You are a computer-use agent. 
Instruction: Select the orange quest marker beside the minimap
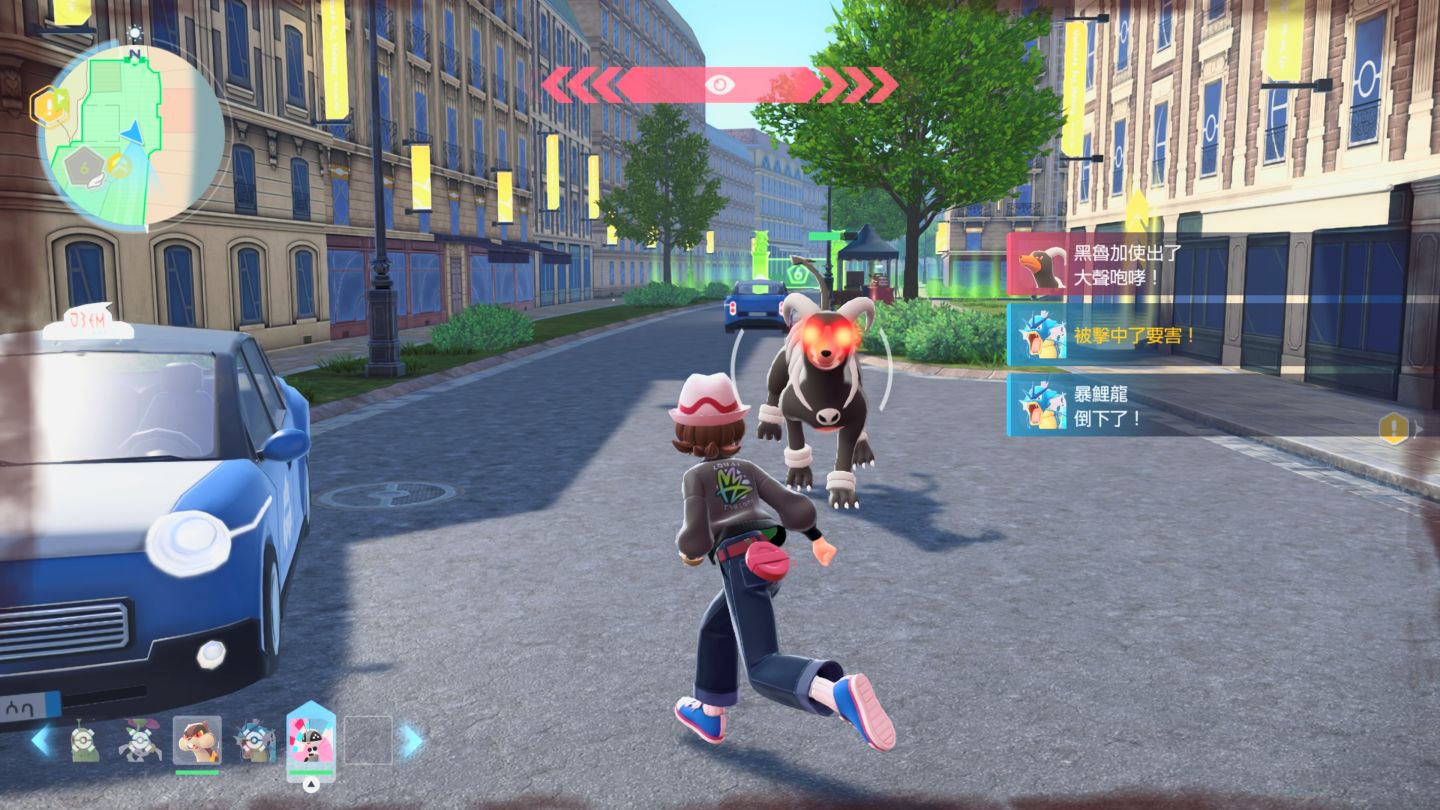pos(48,103)
